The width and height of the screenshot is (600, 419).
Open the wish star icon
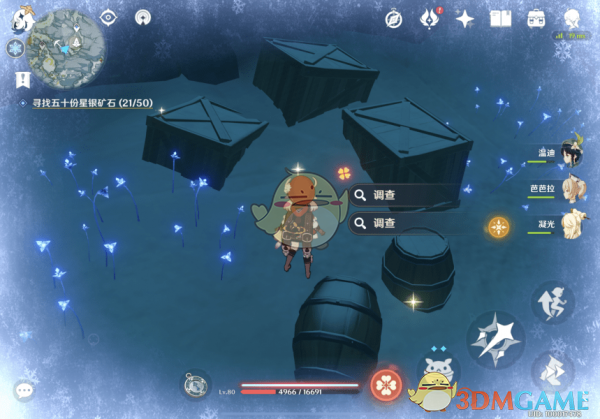coord(465,18)
